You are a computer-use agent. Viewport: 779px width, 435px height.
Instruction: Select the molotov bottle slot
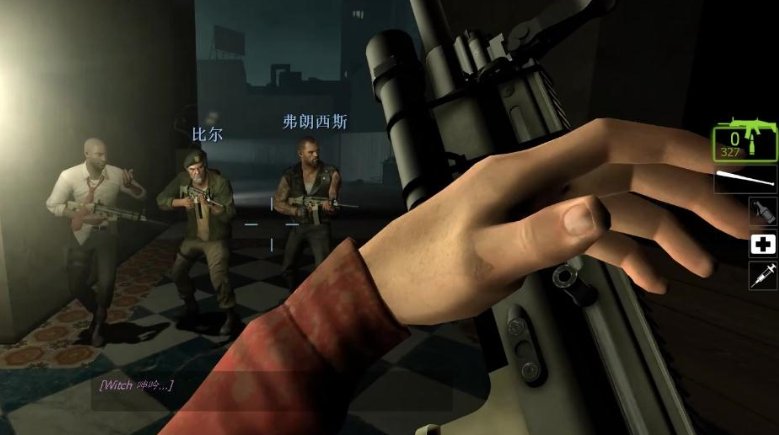click(x=762, y=211)
